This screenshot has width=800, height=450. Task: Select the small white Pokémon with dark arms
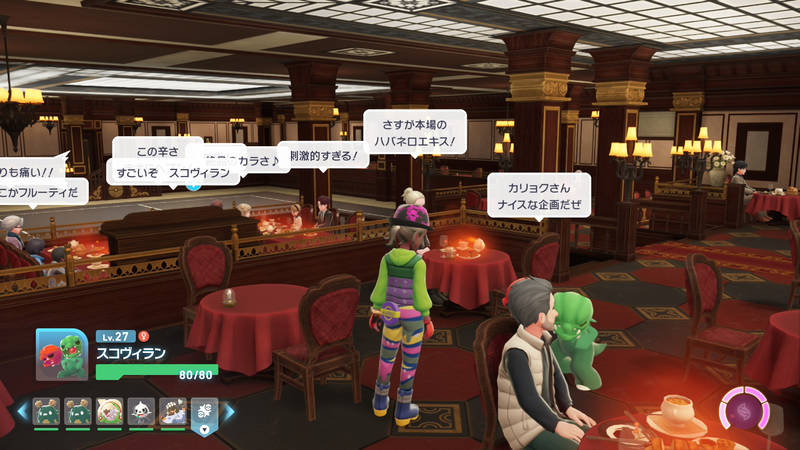141,411
